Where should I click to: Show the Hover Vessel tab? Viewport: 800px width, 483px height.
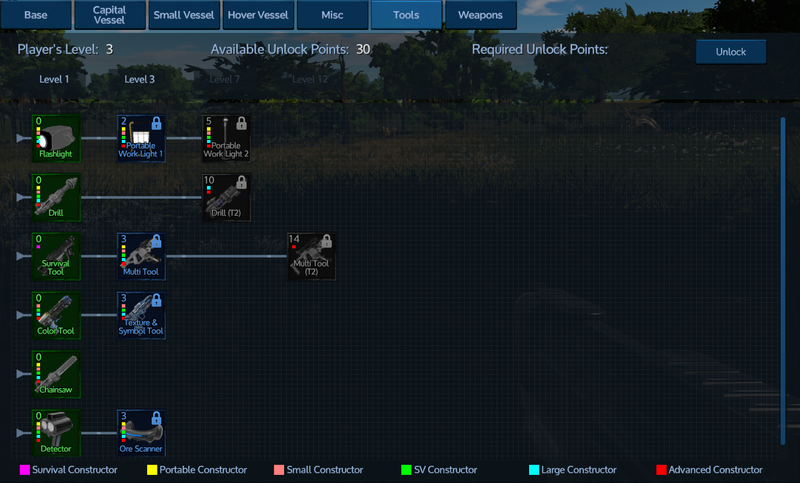click(x=257, y=15)
